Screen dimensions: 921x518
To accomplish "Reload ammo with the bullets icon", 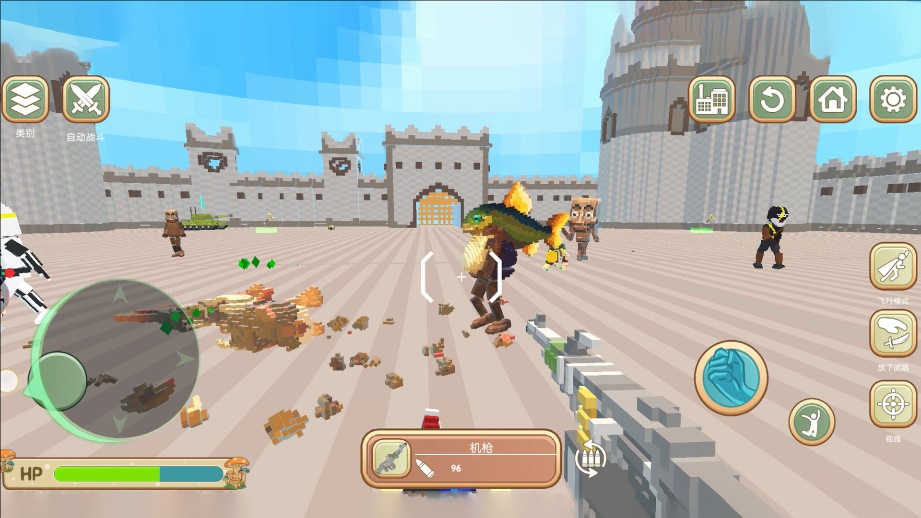I will [x=591, y=458].
